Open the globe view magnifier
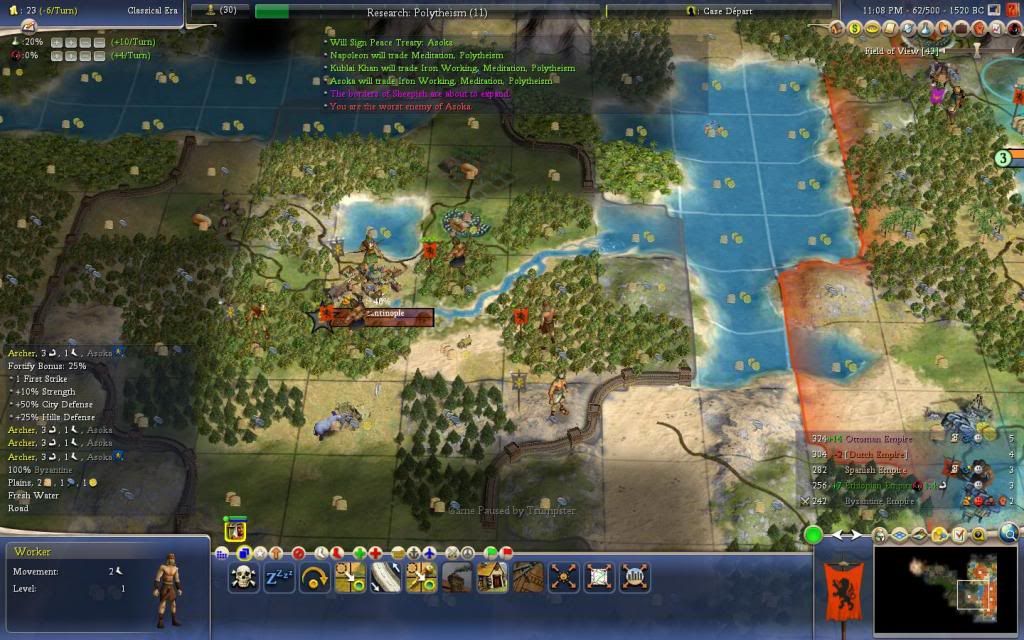 pyautogui.click(x=1009, y=533)
